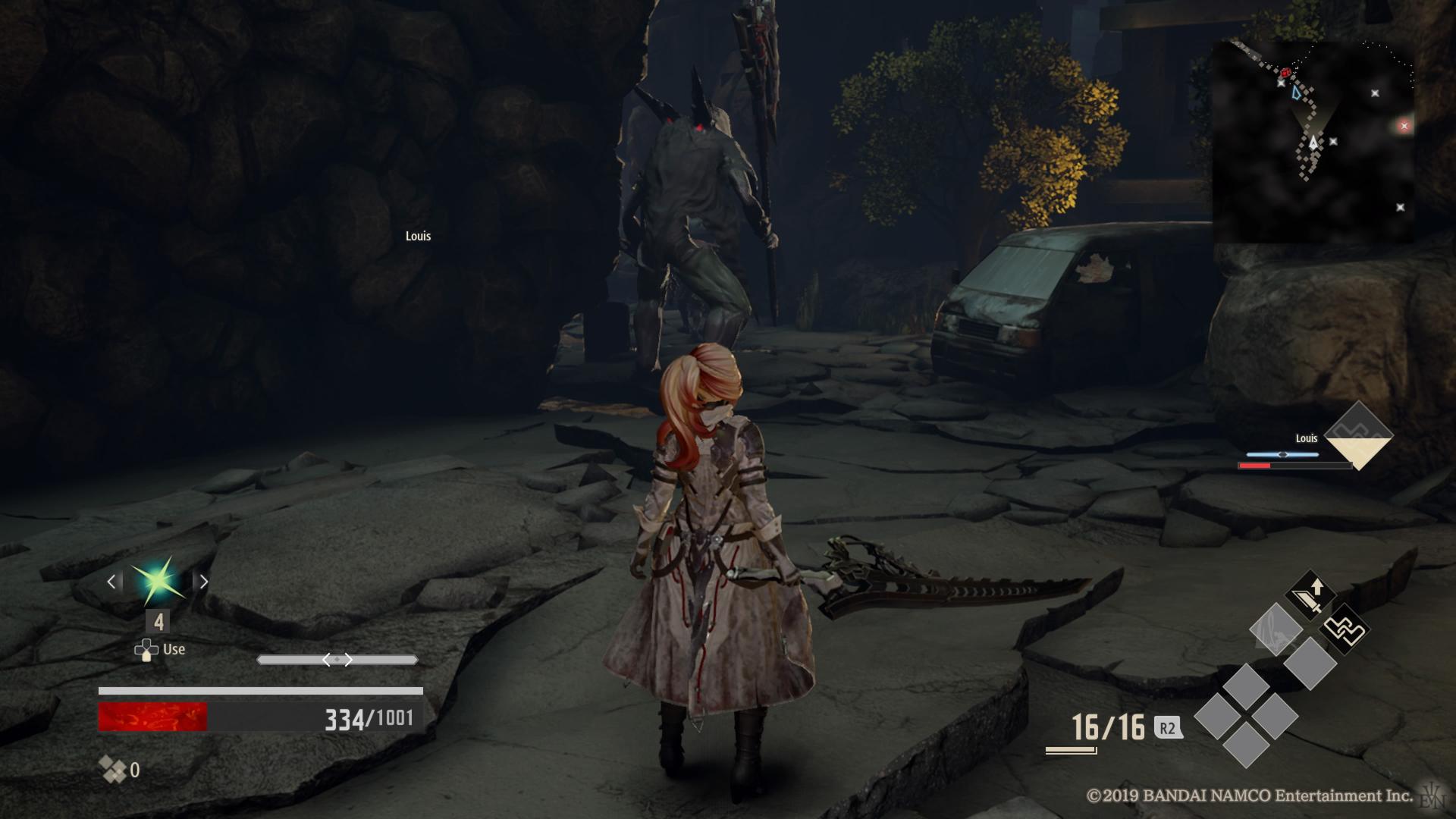Cycle to the previous quick item

point(111,582)
